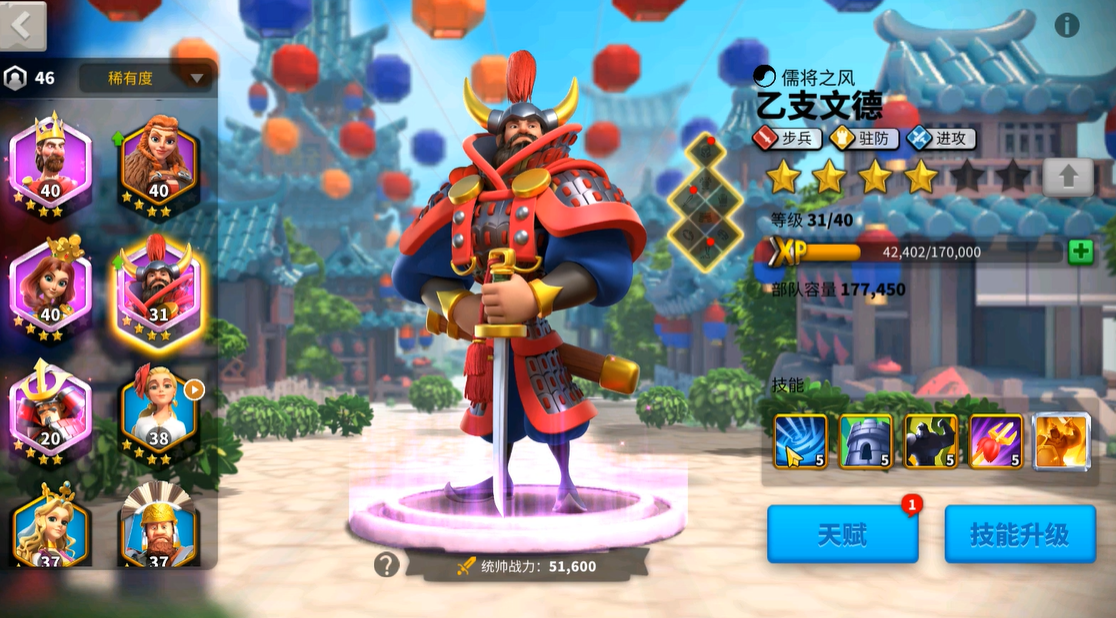
Task: Select the dark warrior silhouette skill icon
Action: 931,441
